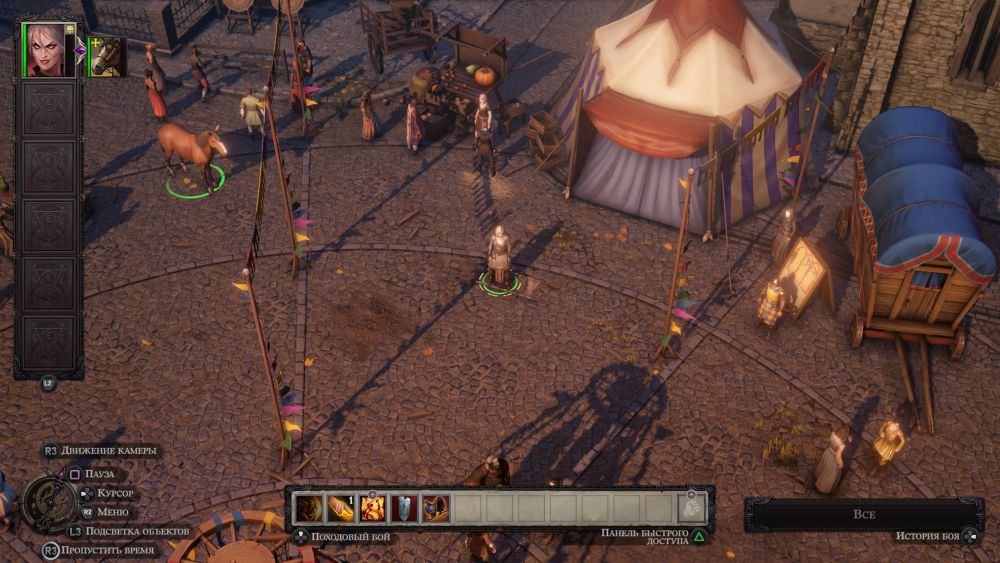
Task: Select the horse companion portrait
Action: coord(106,57)
